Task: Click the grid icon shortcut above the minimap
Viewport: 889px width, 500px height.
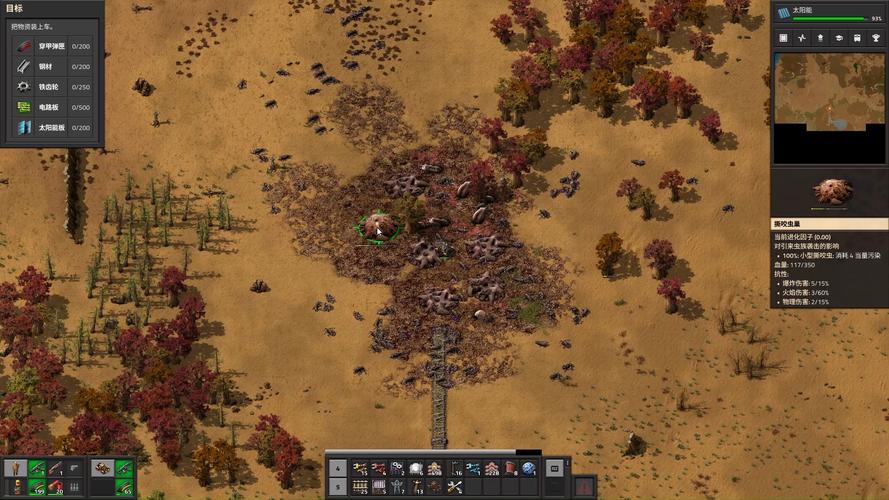Action: tap(784, 38)
